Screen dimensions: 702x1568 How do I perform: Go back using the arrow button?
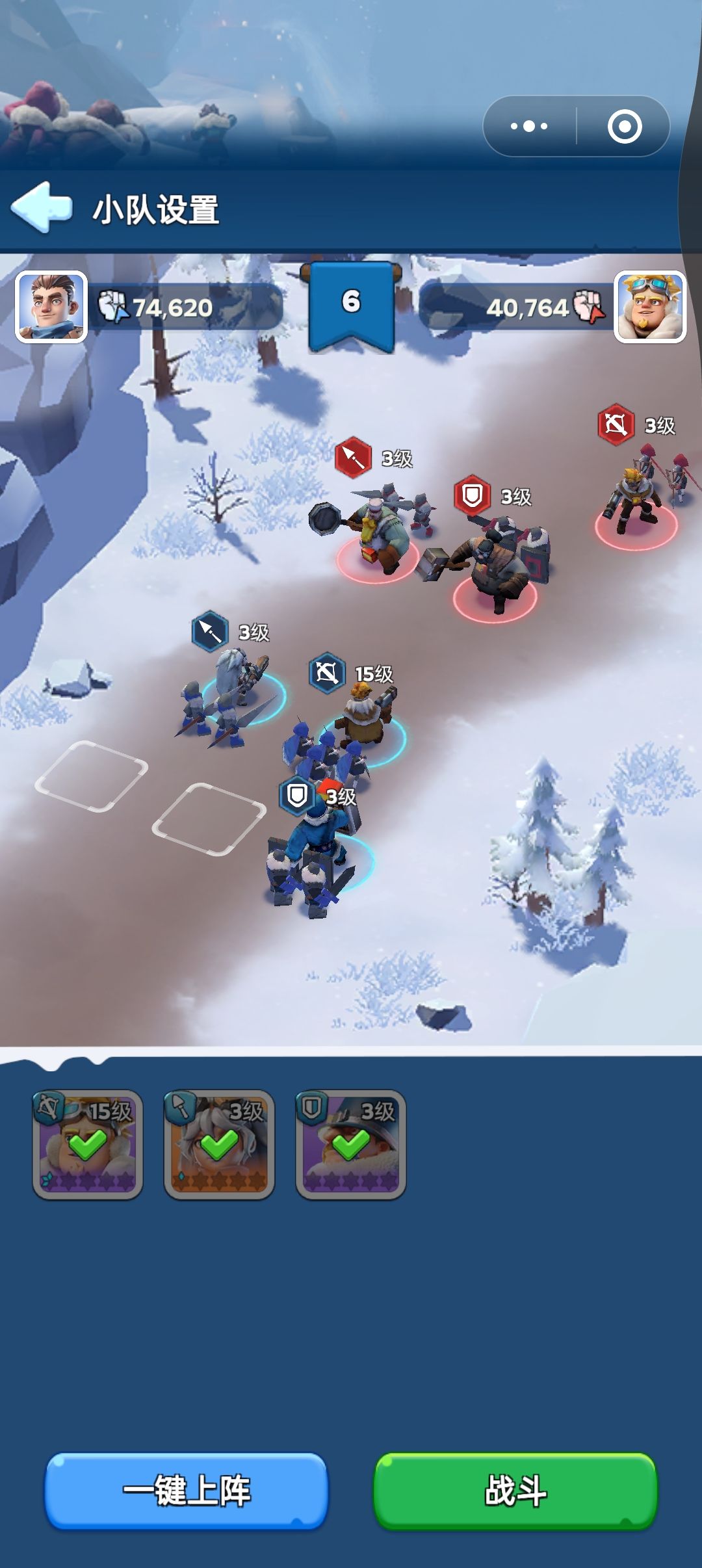coord(42,207)
